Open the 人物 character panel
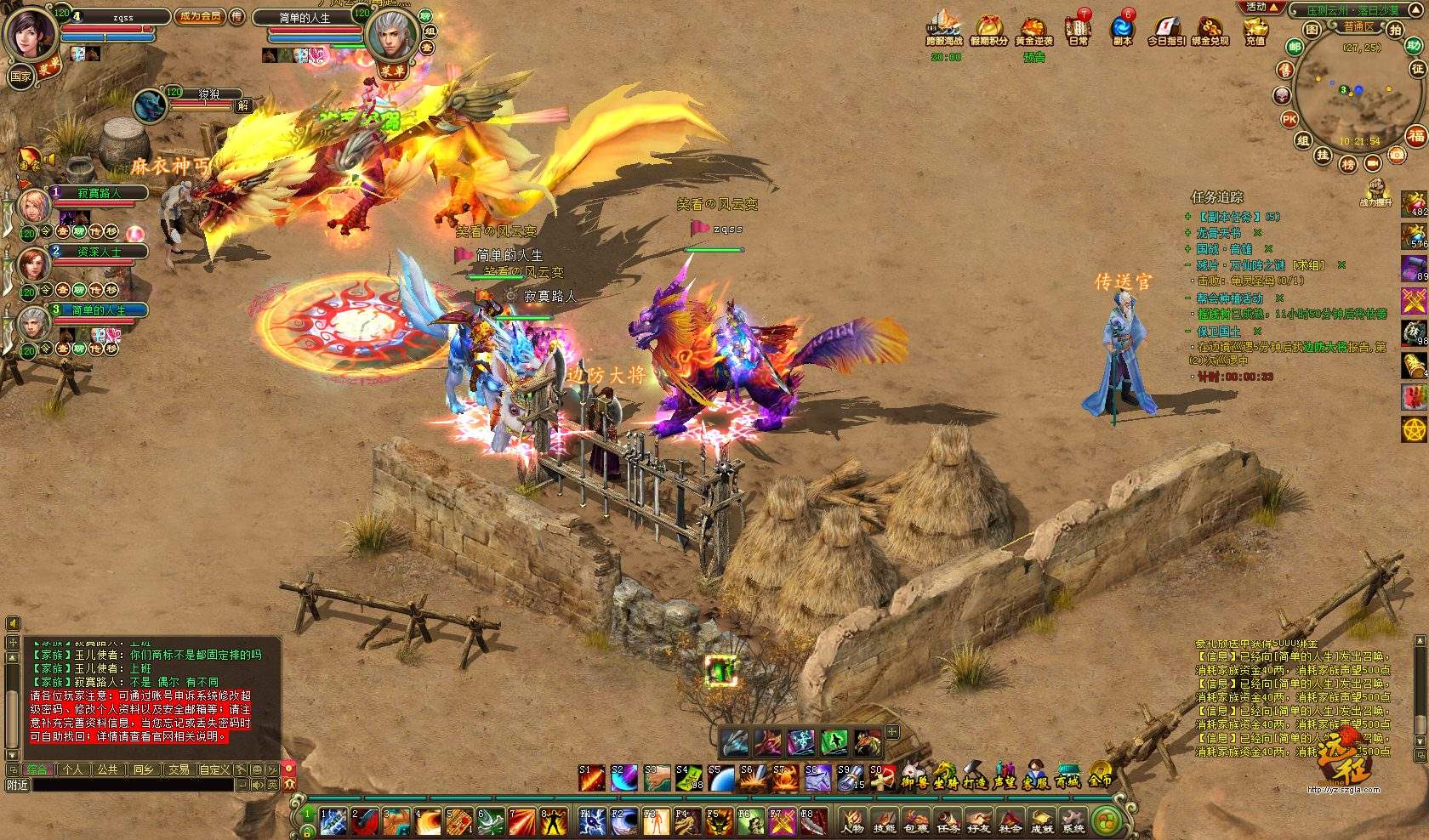The image size is (1429, 840). pyautogui.click(x=852, y=820)
